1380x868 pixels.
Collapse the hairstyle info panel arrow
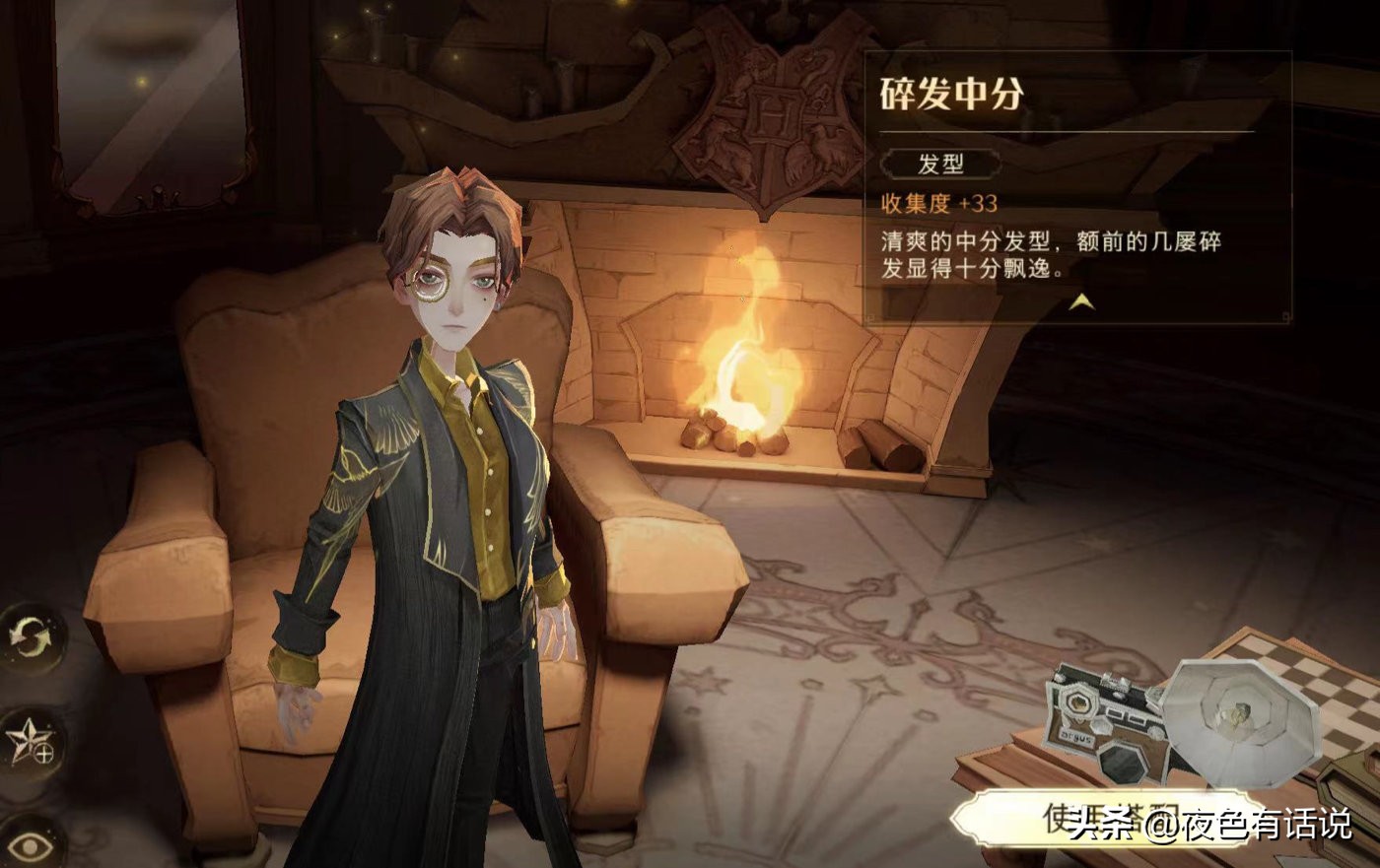1081,302
